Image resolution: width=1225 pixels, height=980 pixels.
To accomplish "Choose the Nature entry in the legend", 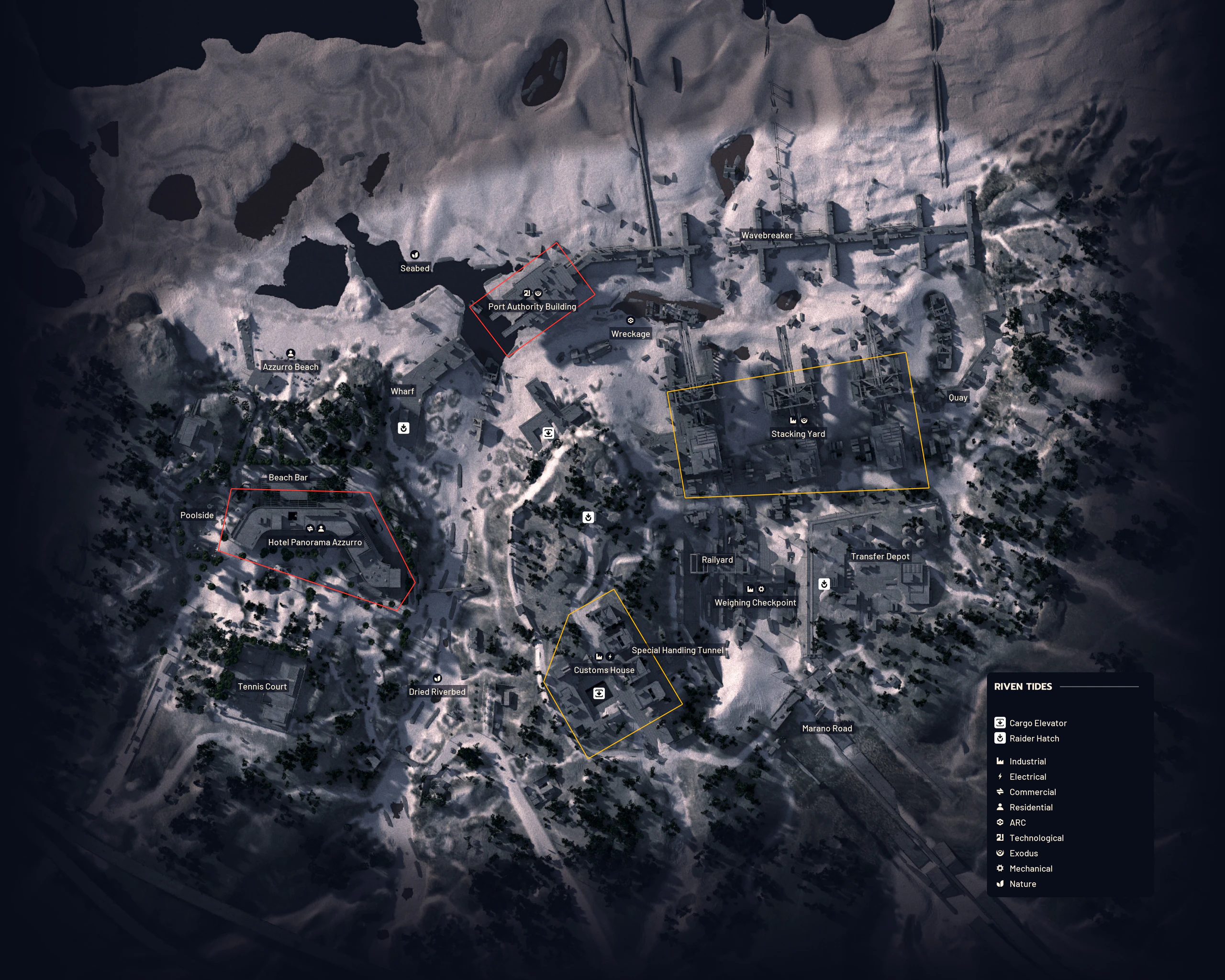I will click(x=1022, y=884).
